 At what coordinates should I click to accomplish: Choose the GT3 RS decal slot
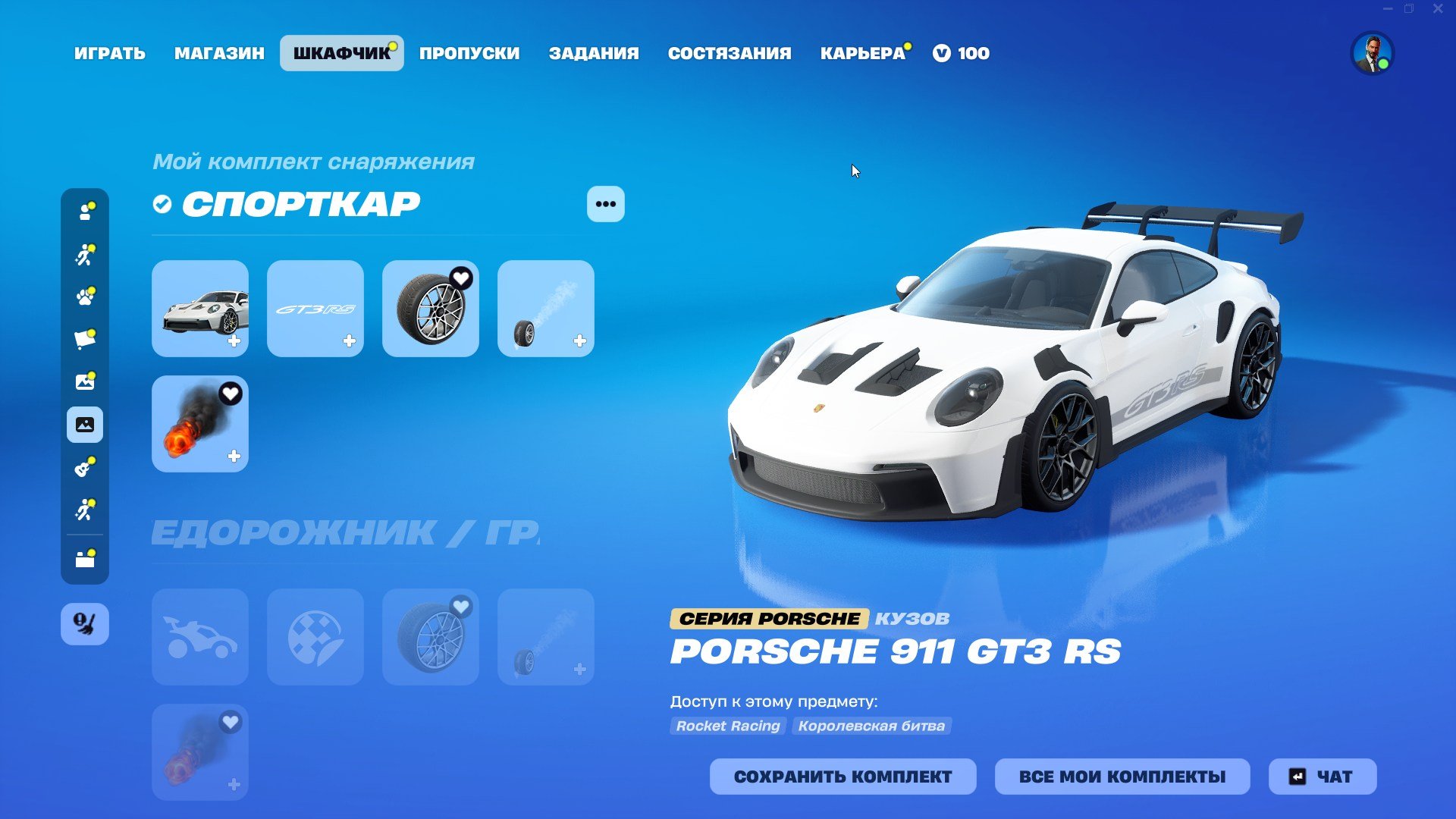pos(315,309)
